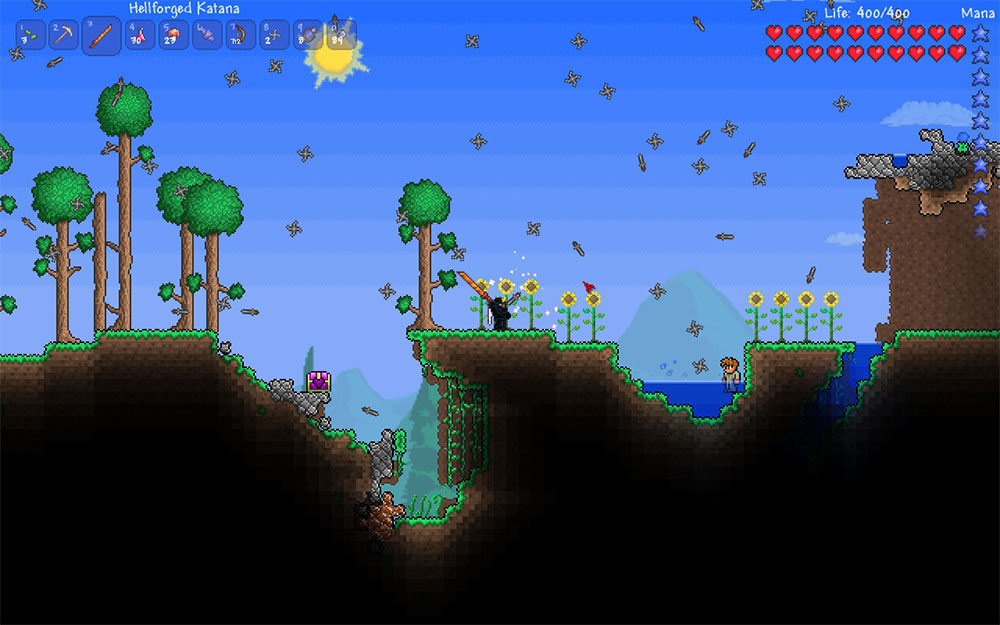Equip the bow in hotbar slot 7

[241, 35]
